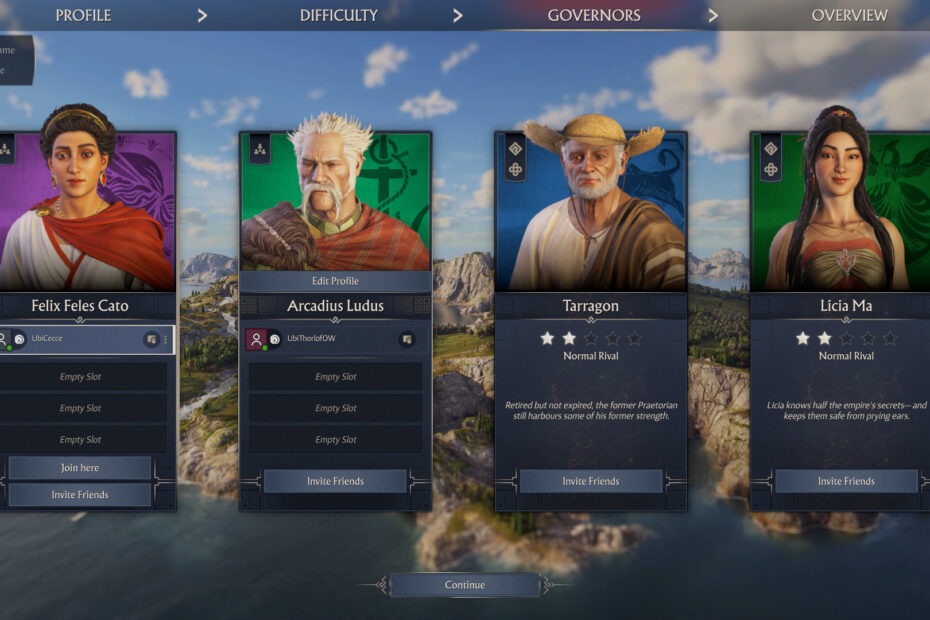930x620 pixels.
Task: Choose the Tarragon governor portrait
Action: (591, 210)
